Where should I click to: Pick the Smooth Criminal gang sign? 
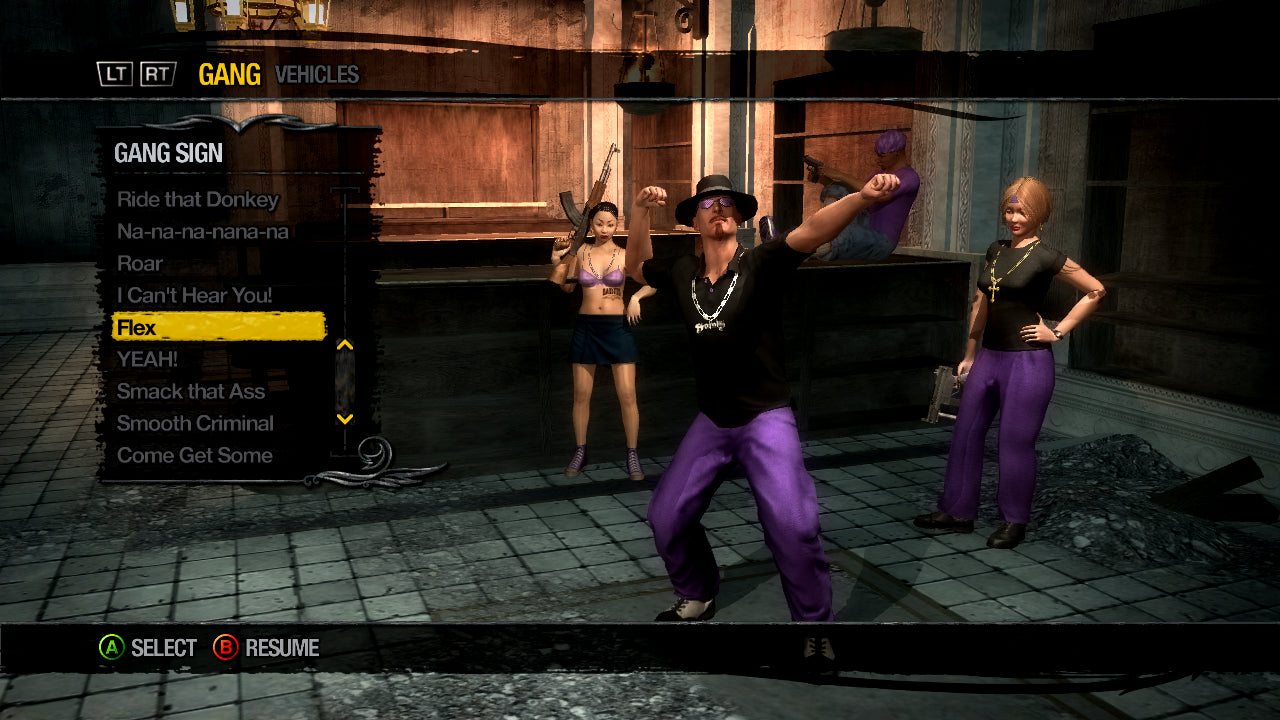click(195, 423)
